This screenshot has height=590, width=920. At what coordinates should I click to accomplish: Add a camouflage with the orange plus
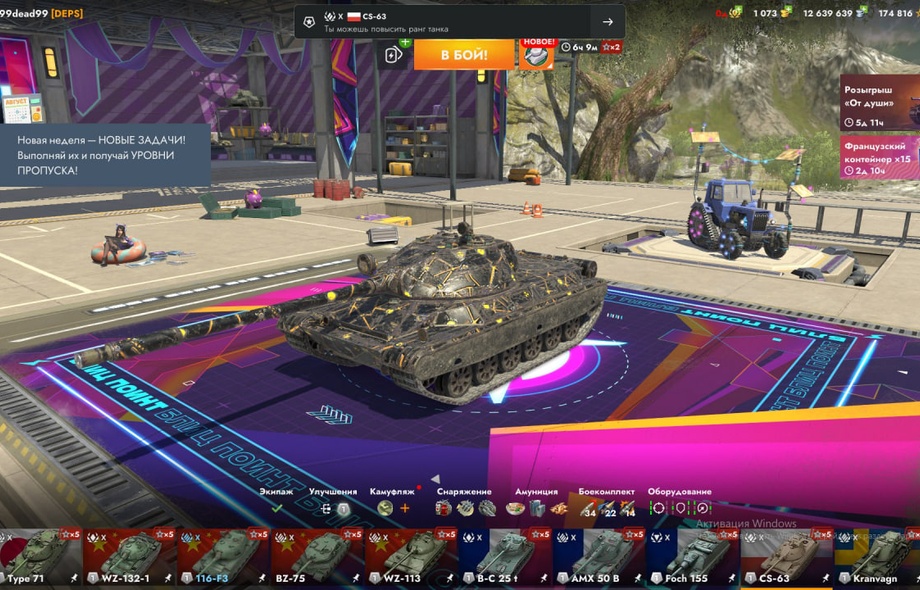click(x=405, y=508)
